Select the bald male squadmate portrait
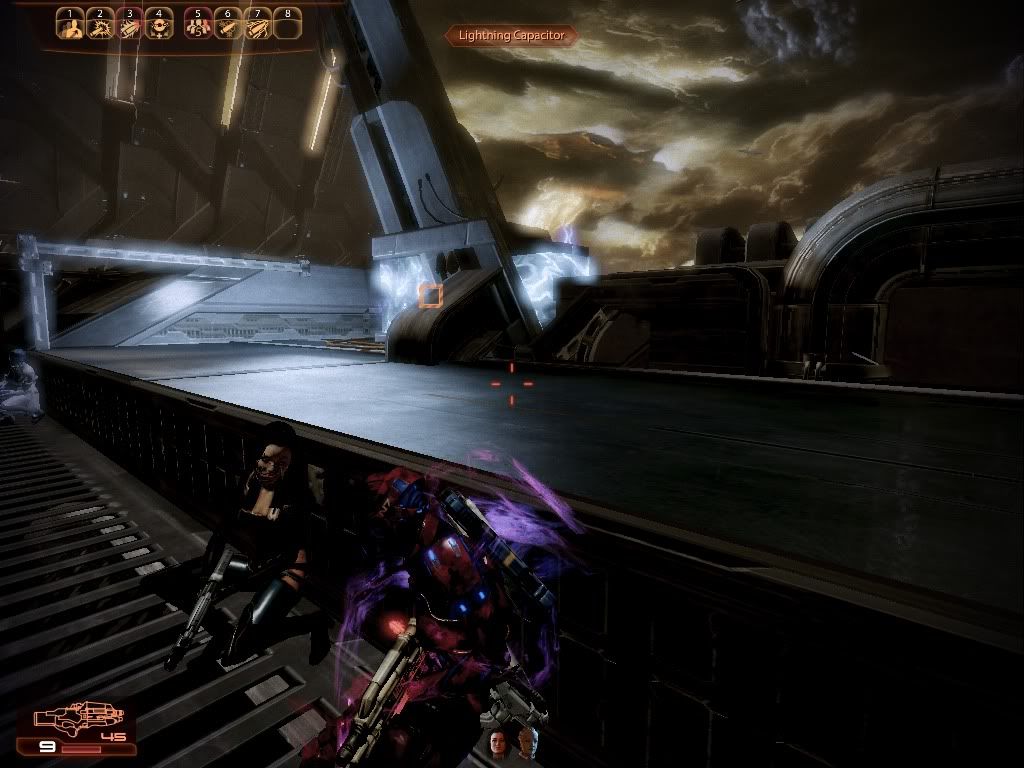 (x=525, y=741)
